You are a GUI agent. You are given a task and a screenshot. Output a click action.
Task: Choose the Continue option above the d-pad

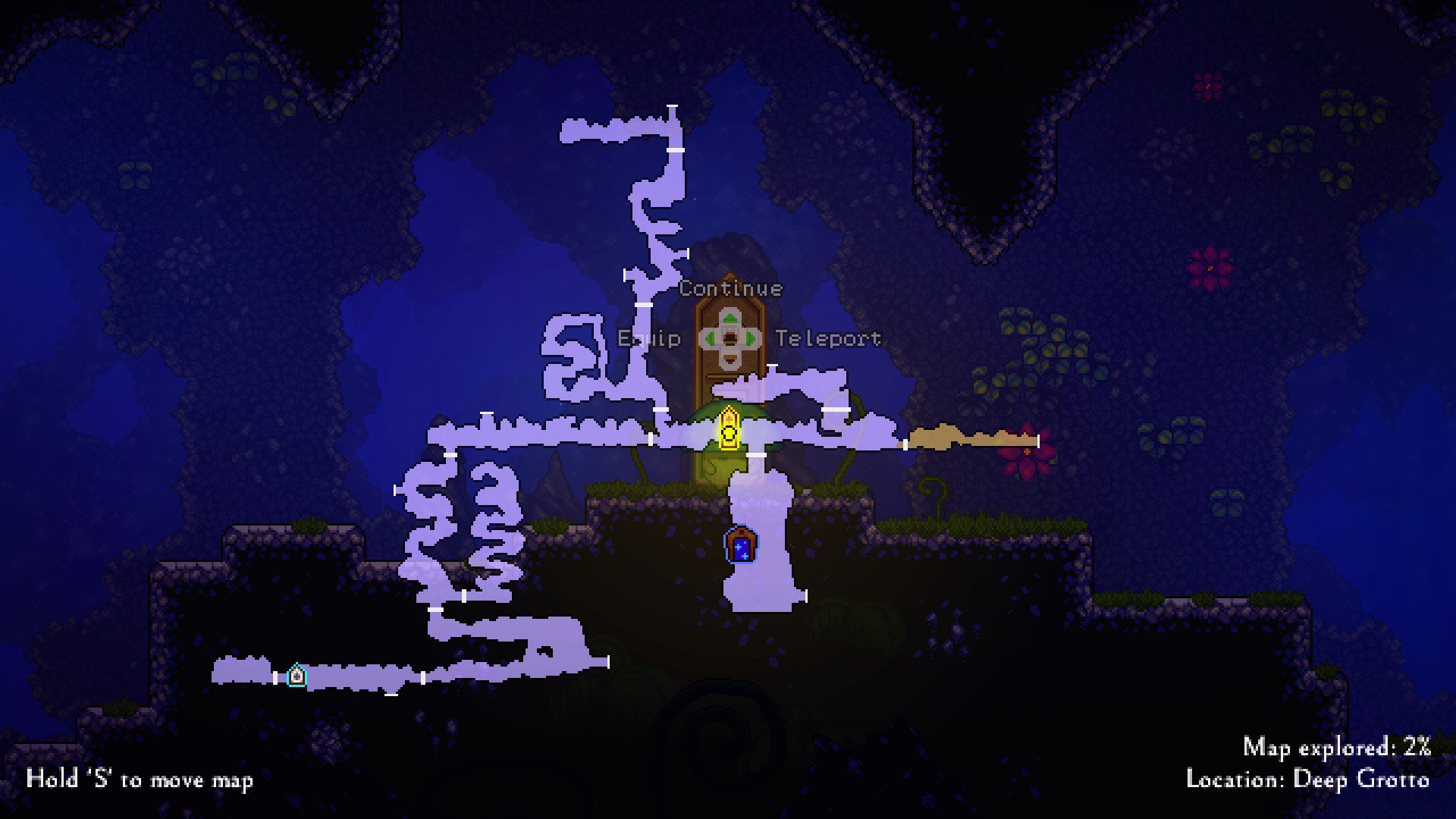coord(730,289)
